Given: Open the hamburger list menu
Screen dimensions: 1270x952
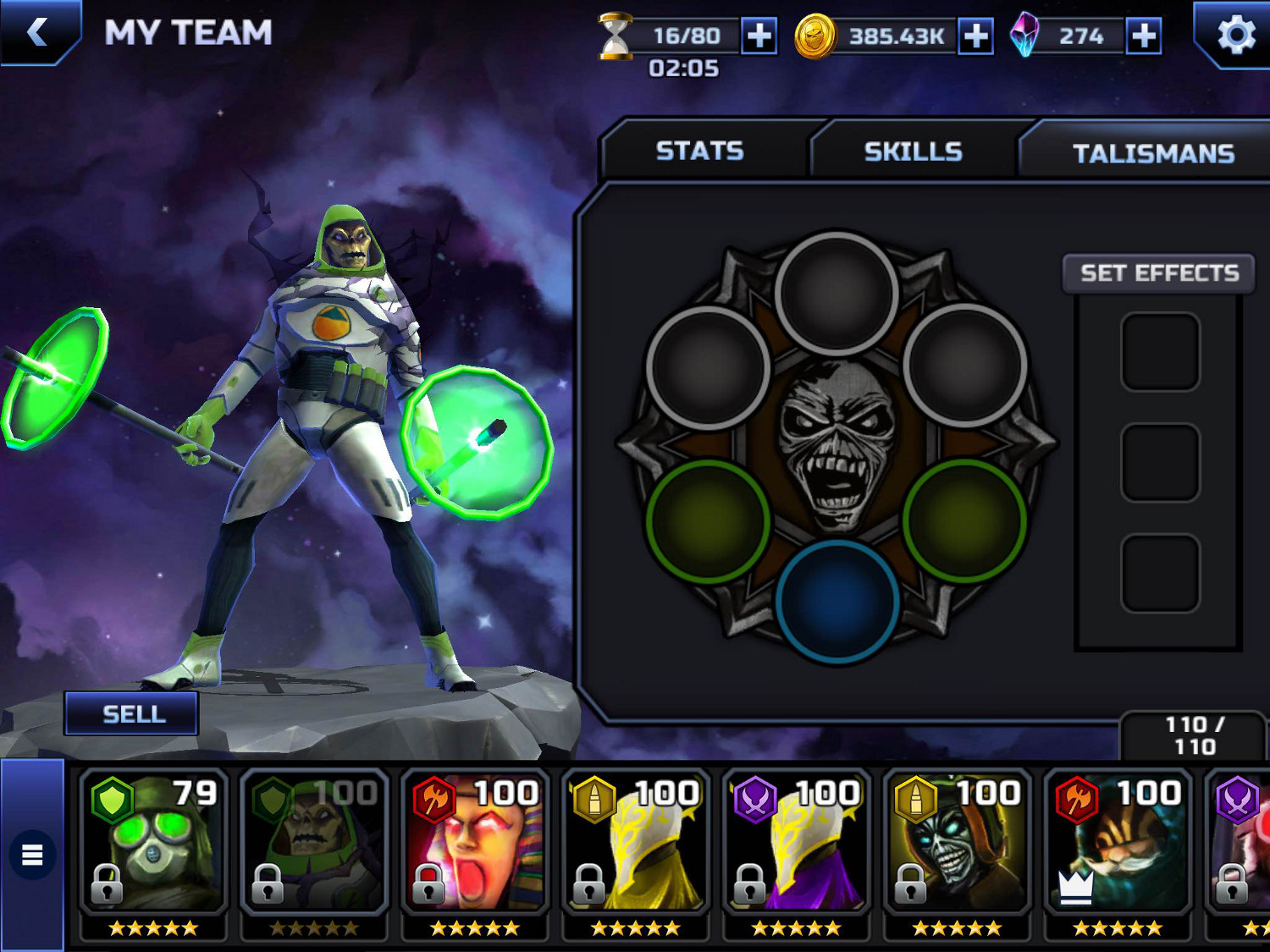Looking at the screenshot, I should coord(32,855).
